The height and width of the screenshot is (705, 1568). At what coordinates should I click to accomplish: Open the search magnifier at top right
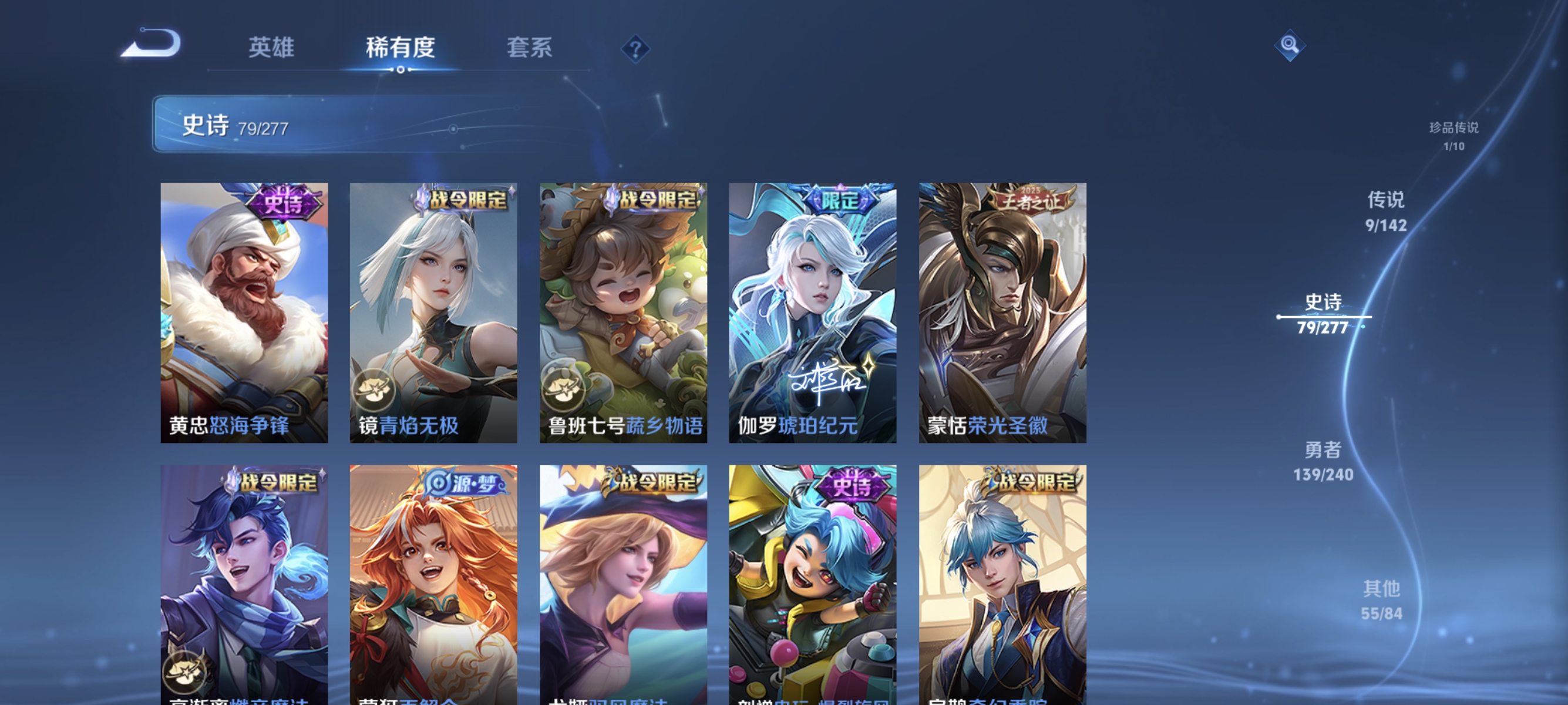pyautogui.click(x=1290, y=45)
